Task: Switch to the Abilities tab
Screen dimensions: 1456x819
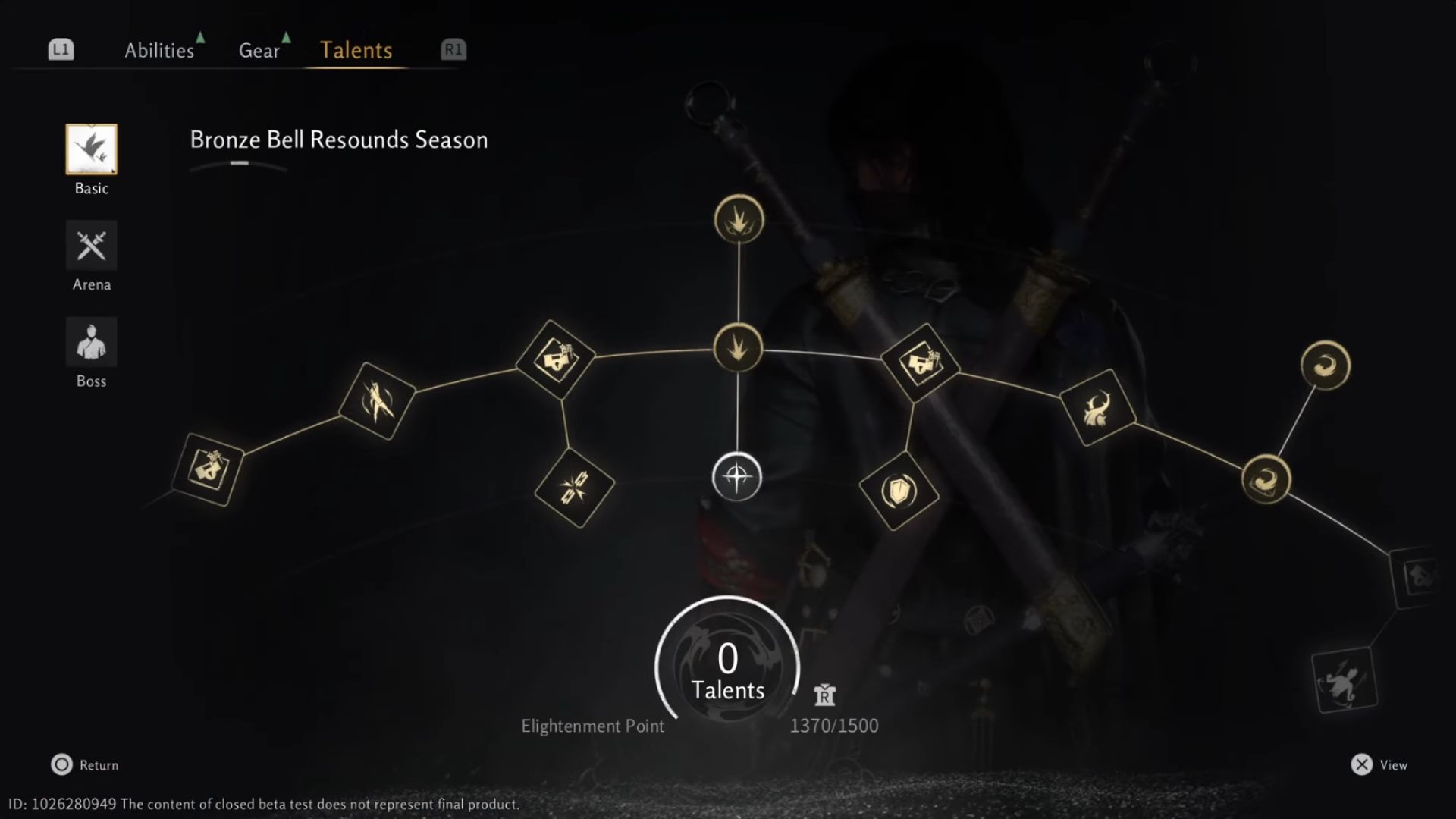Action: (x=159, y=50)
